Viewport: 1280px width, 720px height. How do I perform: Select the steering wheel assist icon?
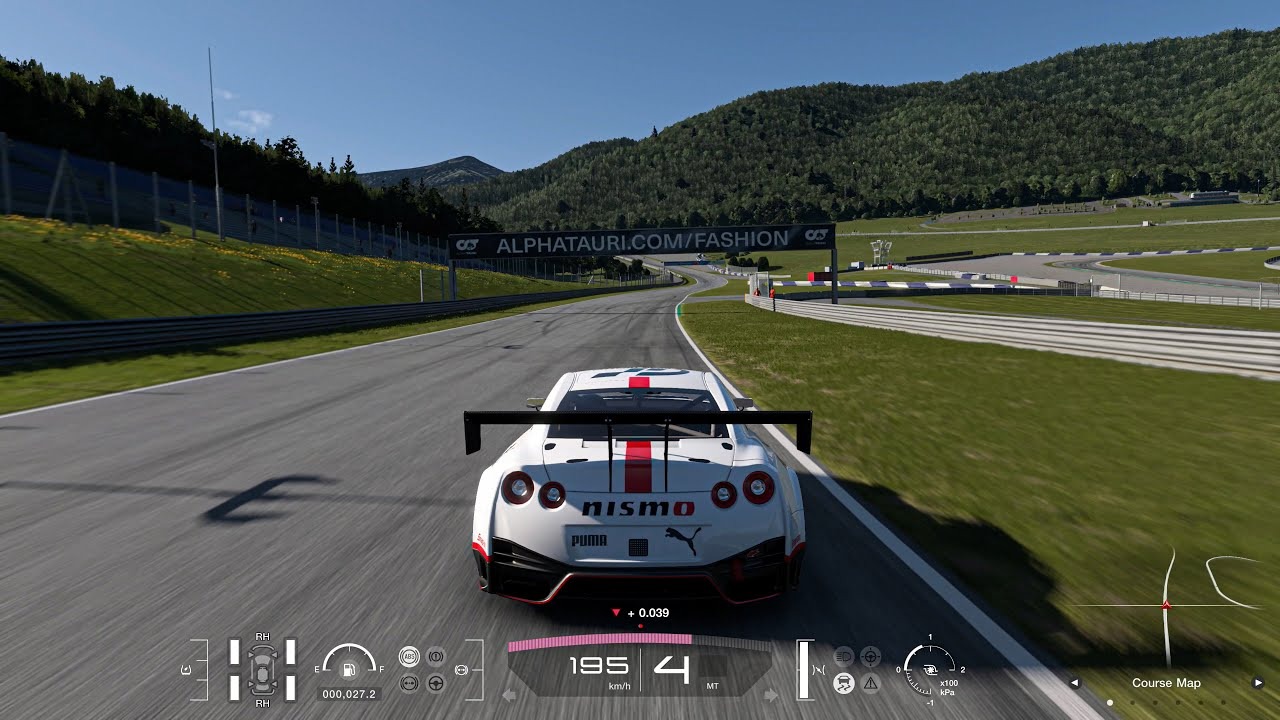click(x=436, y=683)
